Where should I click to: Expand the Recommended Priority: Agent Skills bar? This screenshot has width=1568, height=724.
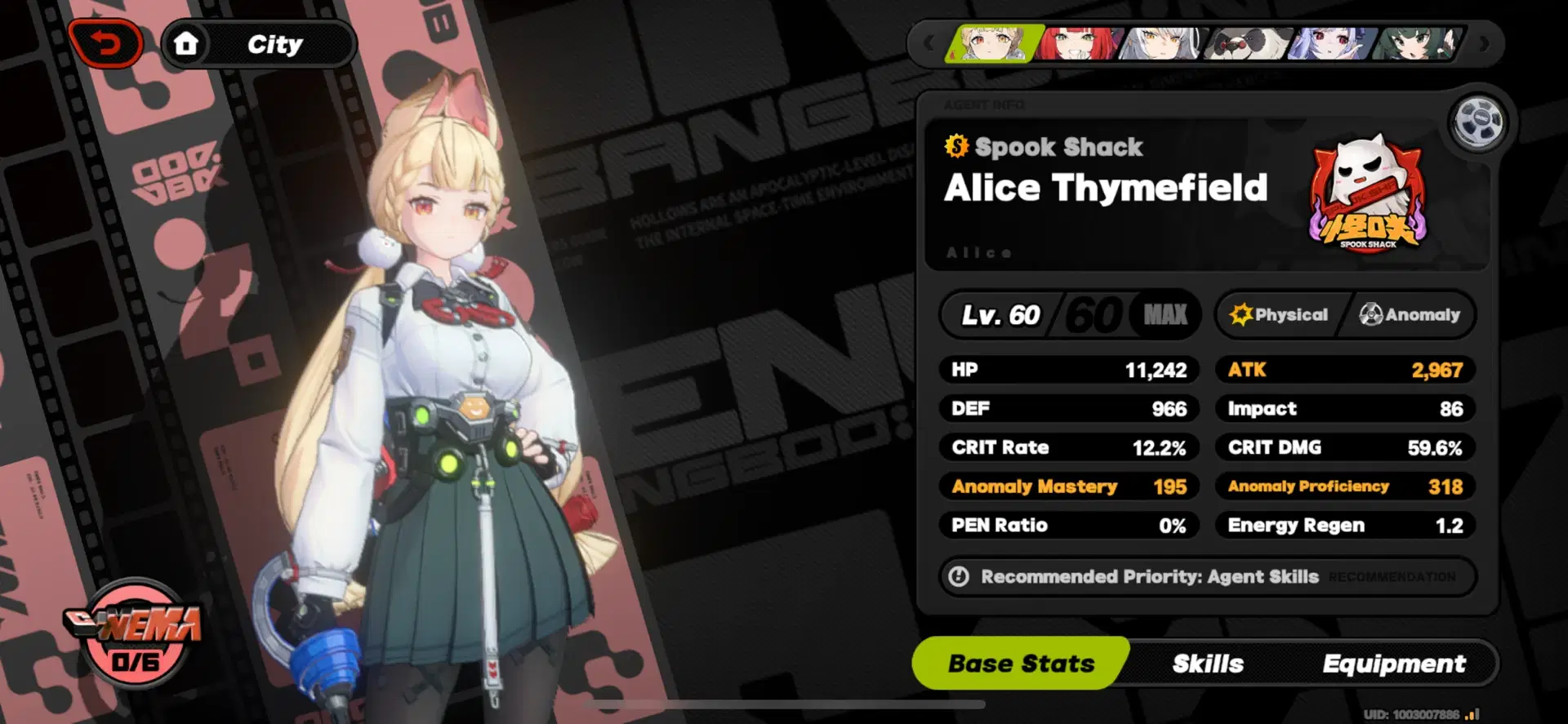click(x=1207, y=576)
